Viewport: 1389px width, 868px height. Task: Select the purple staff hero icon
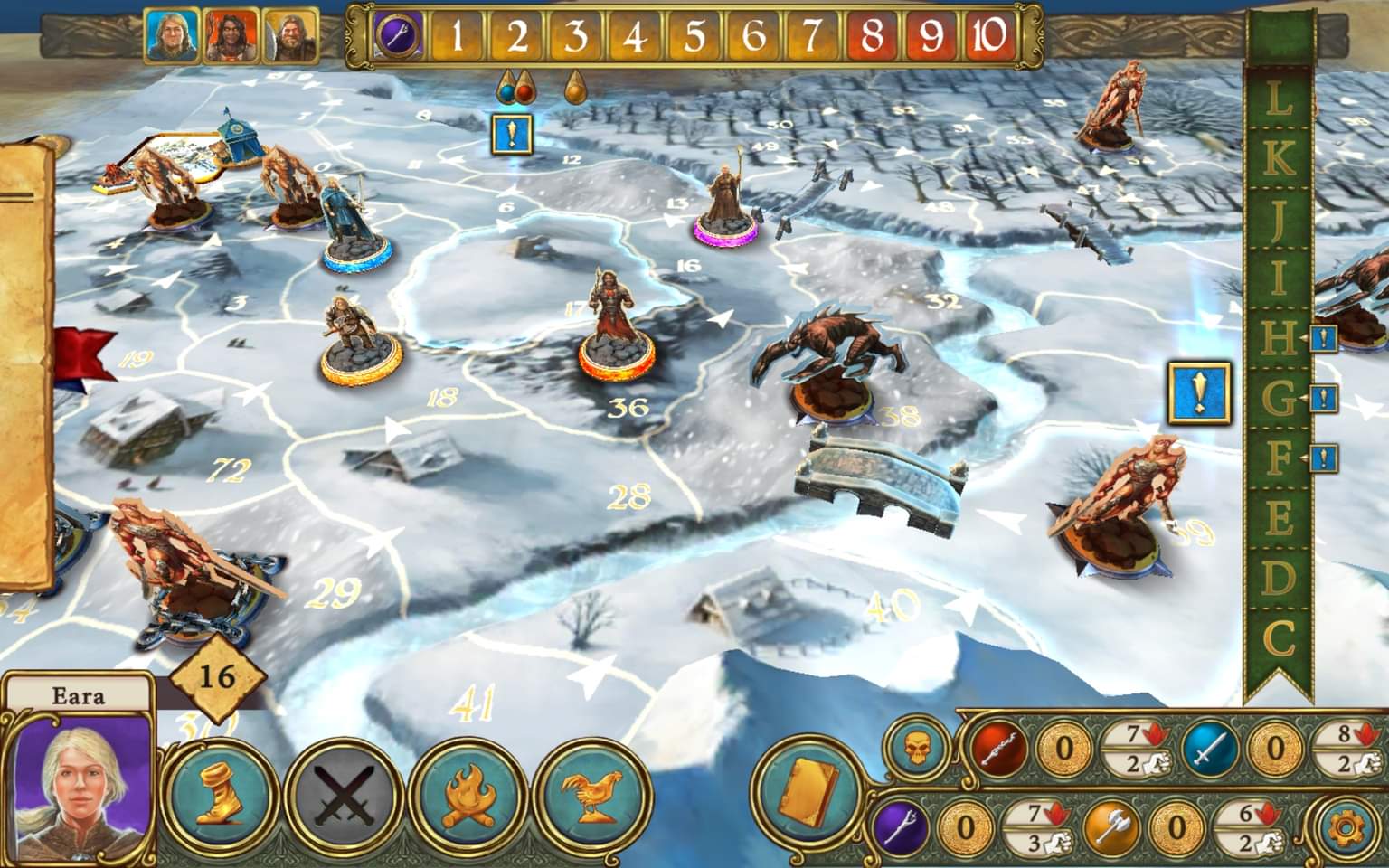coord(902,826)
